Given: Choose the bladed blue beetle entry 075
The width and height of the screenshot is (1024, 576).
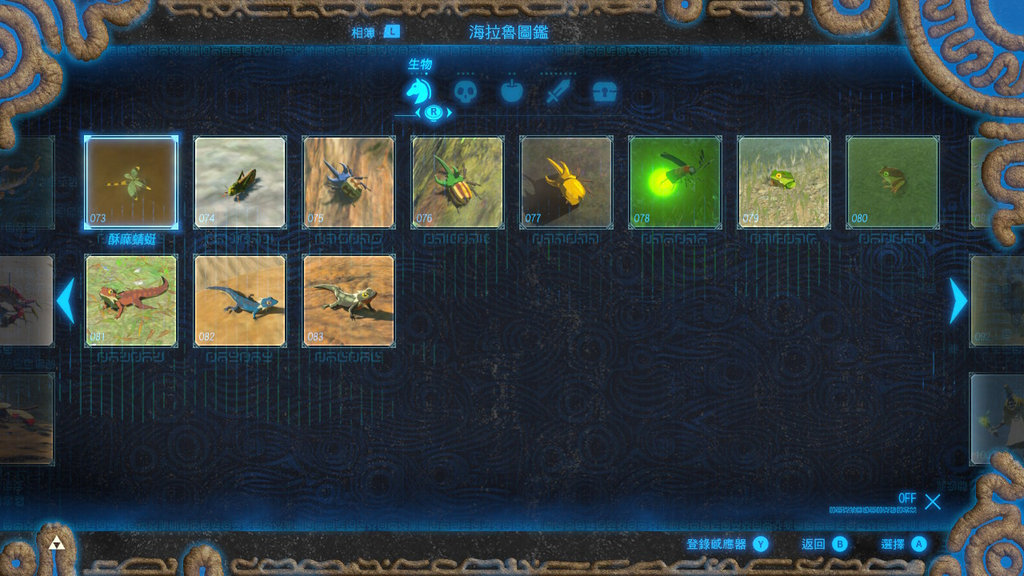Looking at the screenshot, I should (349, 182).
